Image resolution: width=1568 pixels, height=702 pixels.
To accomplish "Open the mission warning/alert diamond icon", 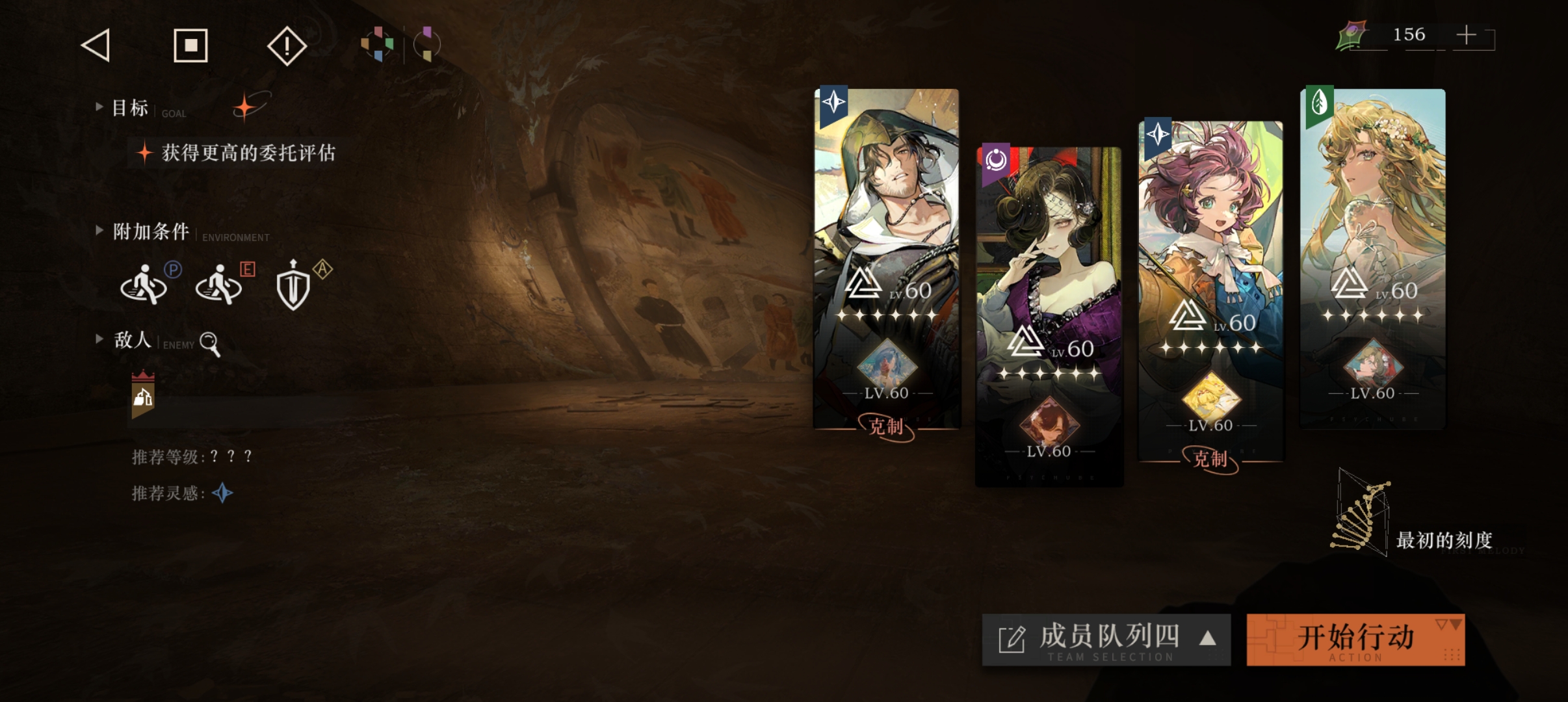I will (286, 45).
